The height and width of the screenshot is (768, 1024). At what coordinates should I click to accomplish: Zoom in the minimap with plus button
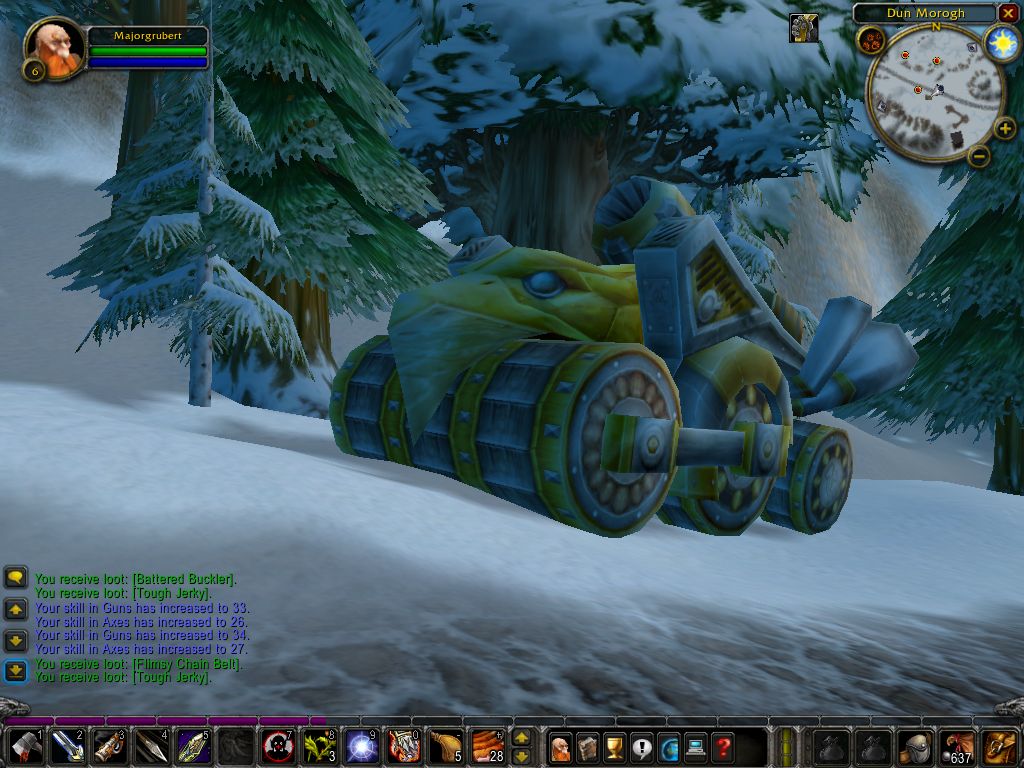(1005, 128)
